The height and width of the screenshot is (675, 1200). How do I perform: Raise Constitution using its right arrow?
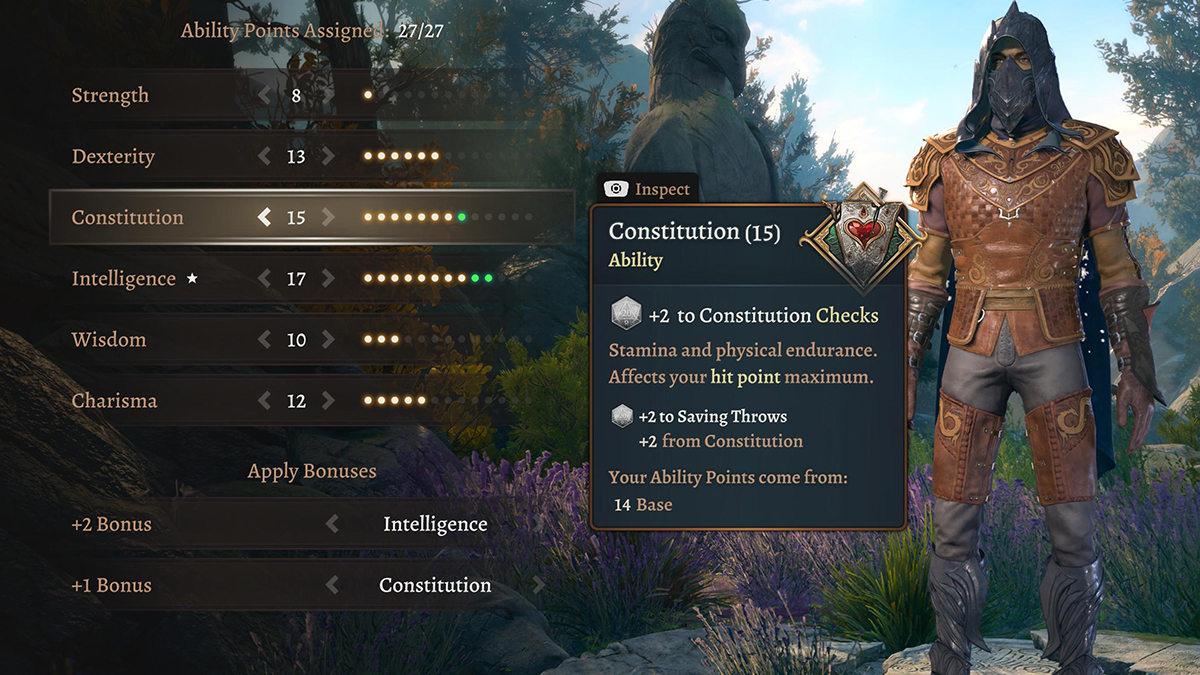[x=328, y=217]
